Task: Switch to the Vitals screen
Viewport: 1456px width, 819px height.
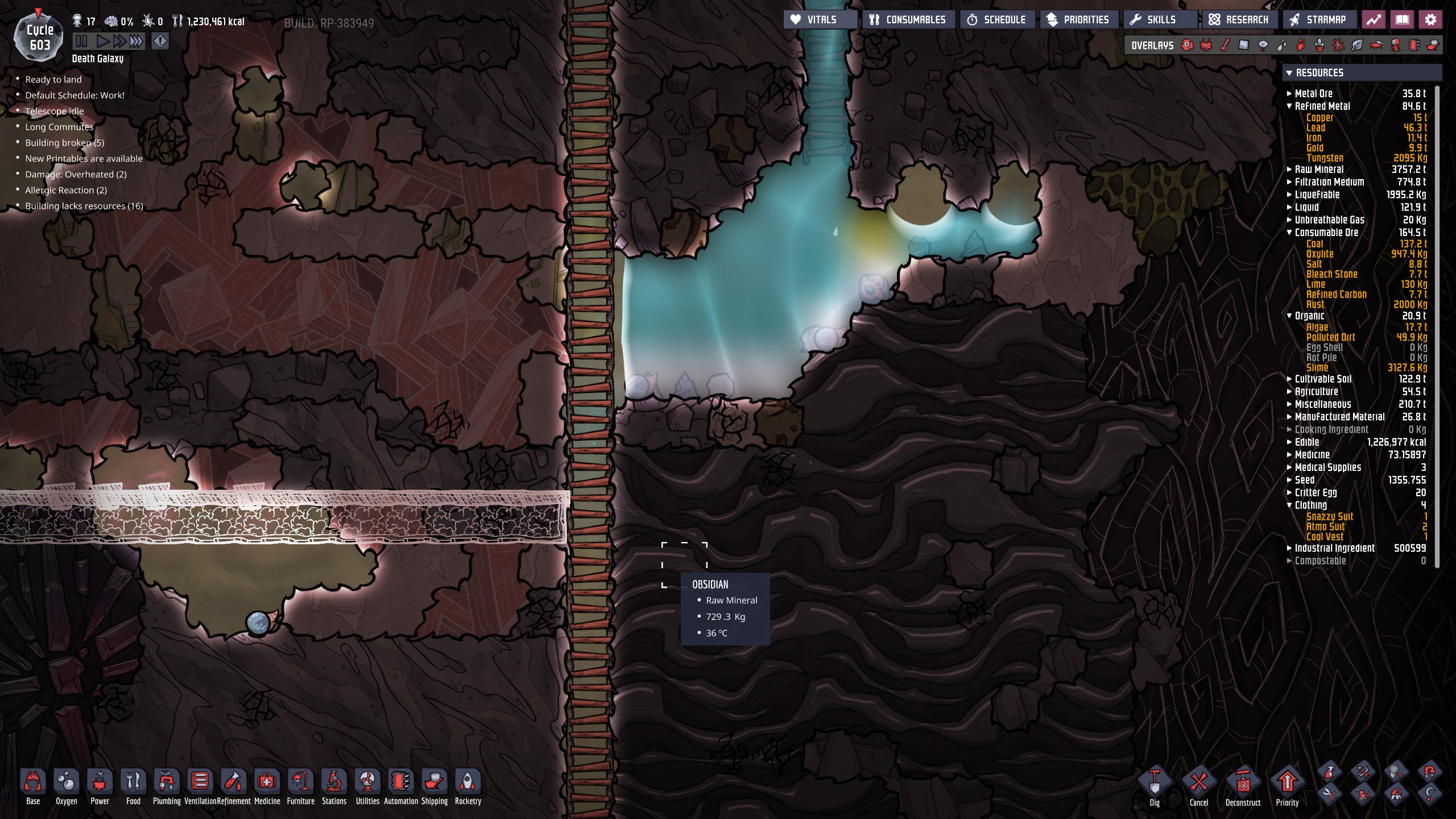Action: [820, 19]
